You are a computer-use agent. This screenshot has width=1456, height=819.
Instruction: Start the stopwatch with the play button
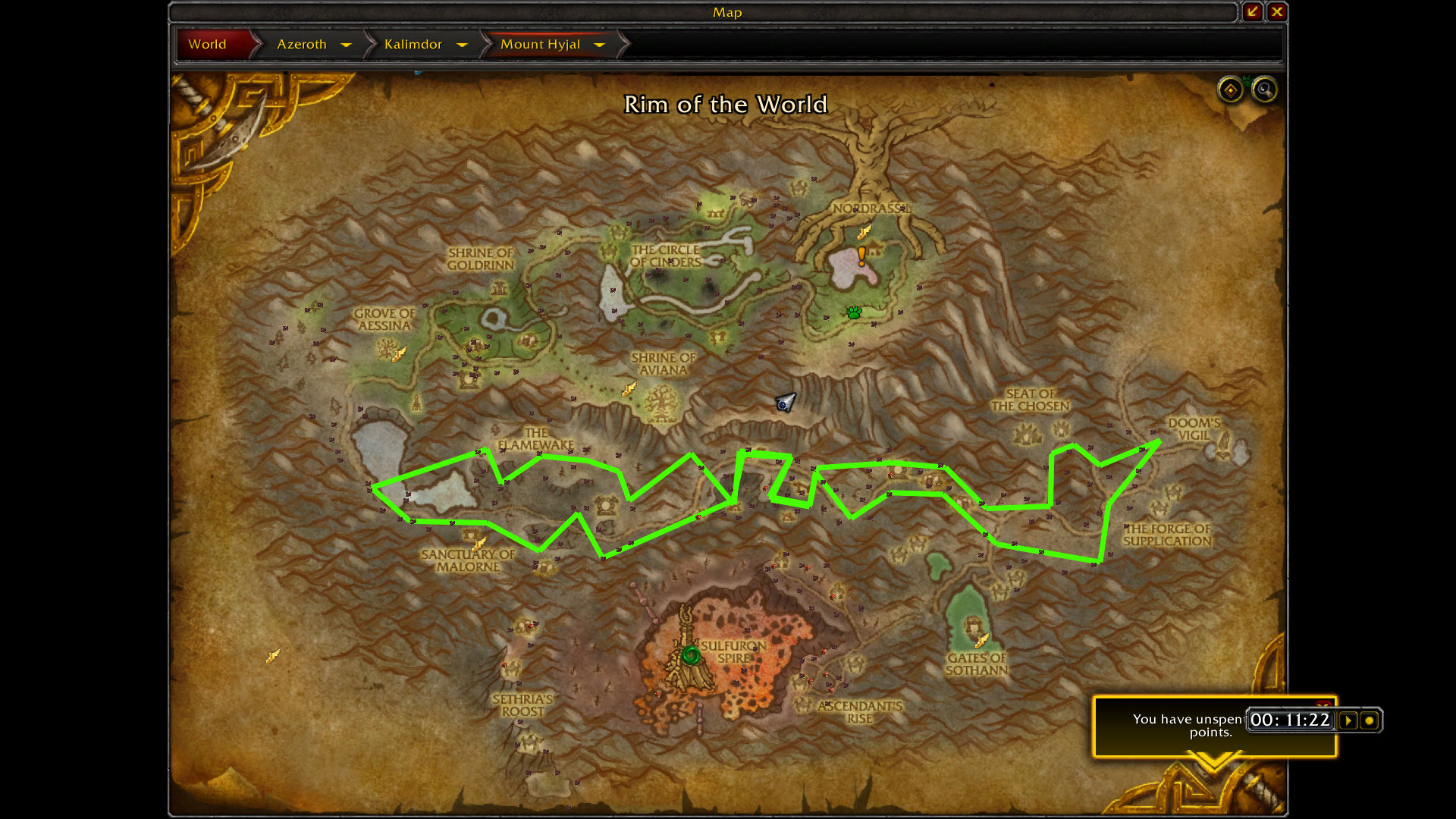pos(1348,720)
